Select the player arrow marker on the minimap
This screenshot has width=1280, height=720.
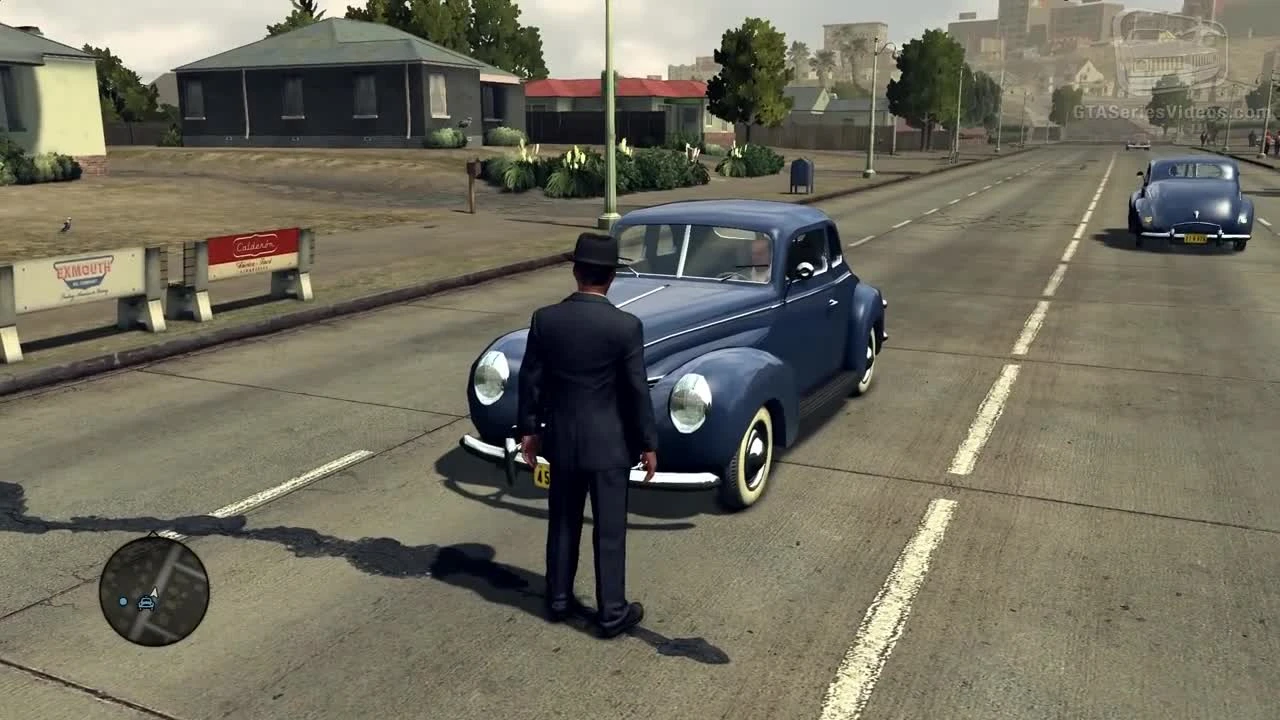pyautogui.click(x=155, y=592)
